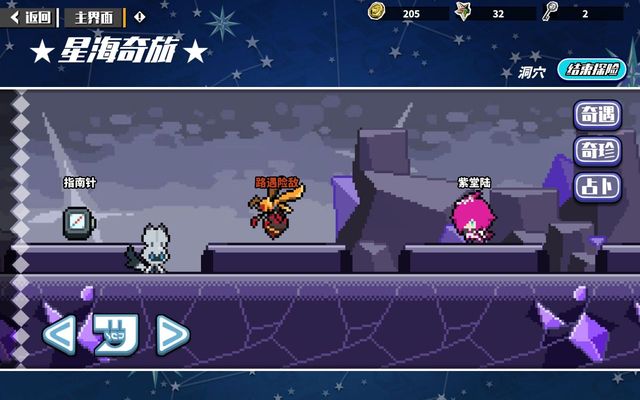The image size is (640, 400).
Task: Go to the 主界面 main screen
Action: pos(95,16)
